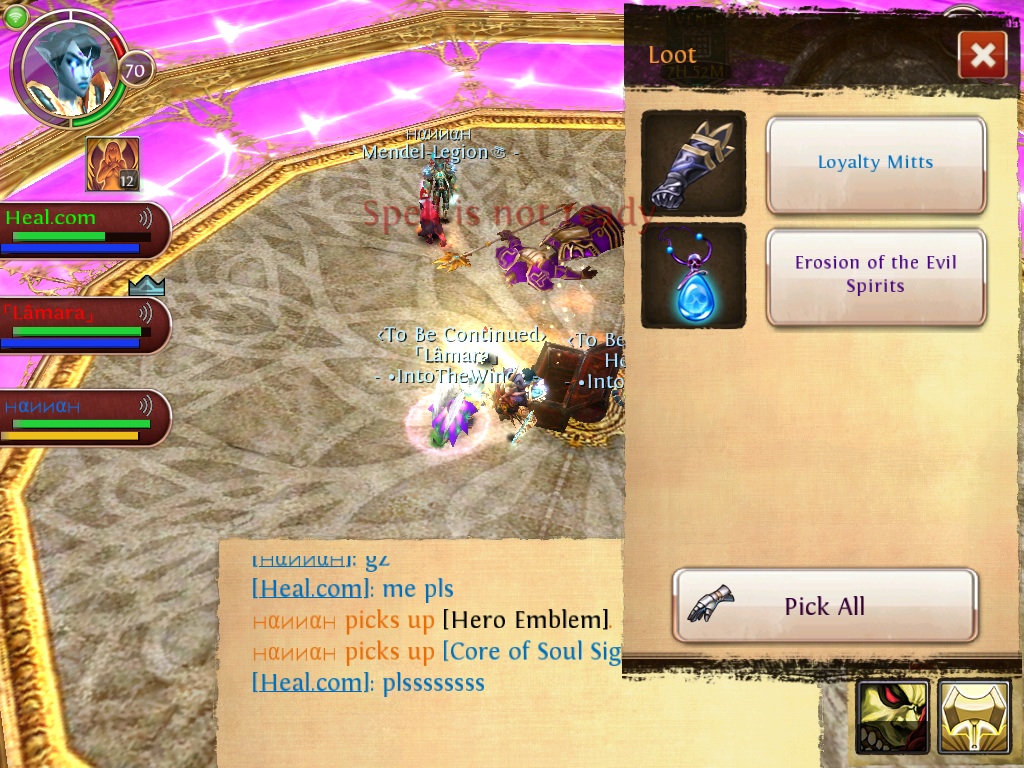Check the buff icon showing 12
1024x768 pixels.
tap(112, 164)
